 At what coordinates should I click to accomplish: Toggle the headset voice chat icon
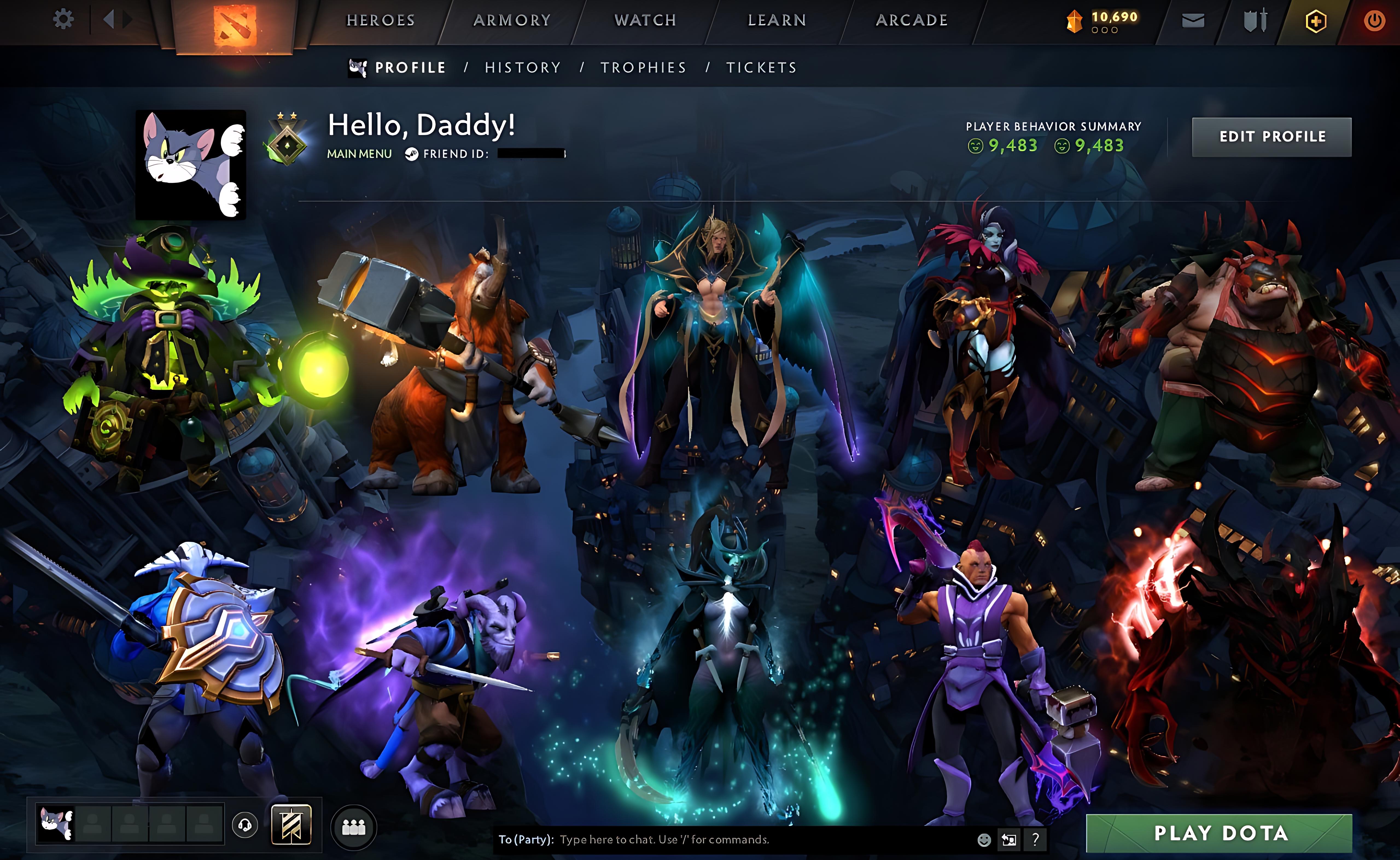(245, 825)
